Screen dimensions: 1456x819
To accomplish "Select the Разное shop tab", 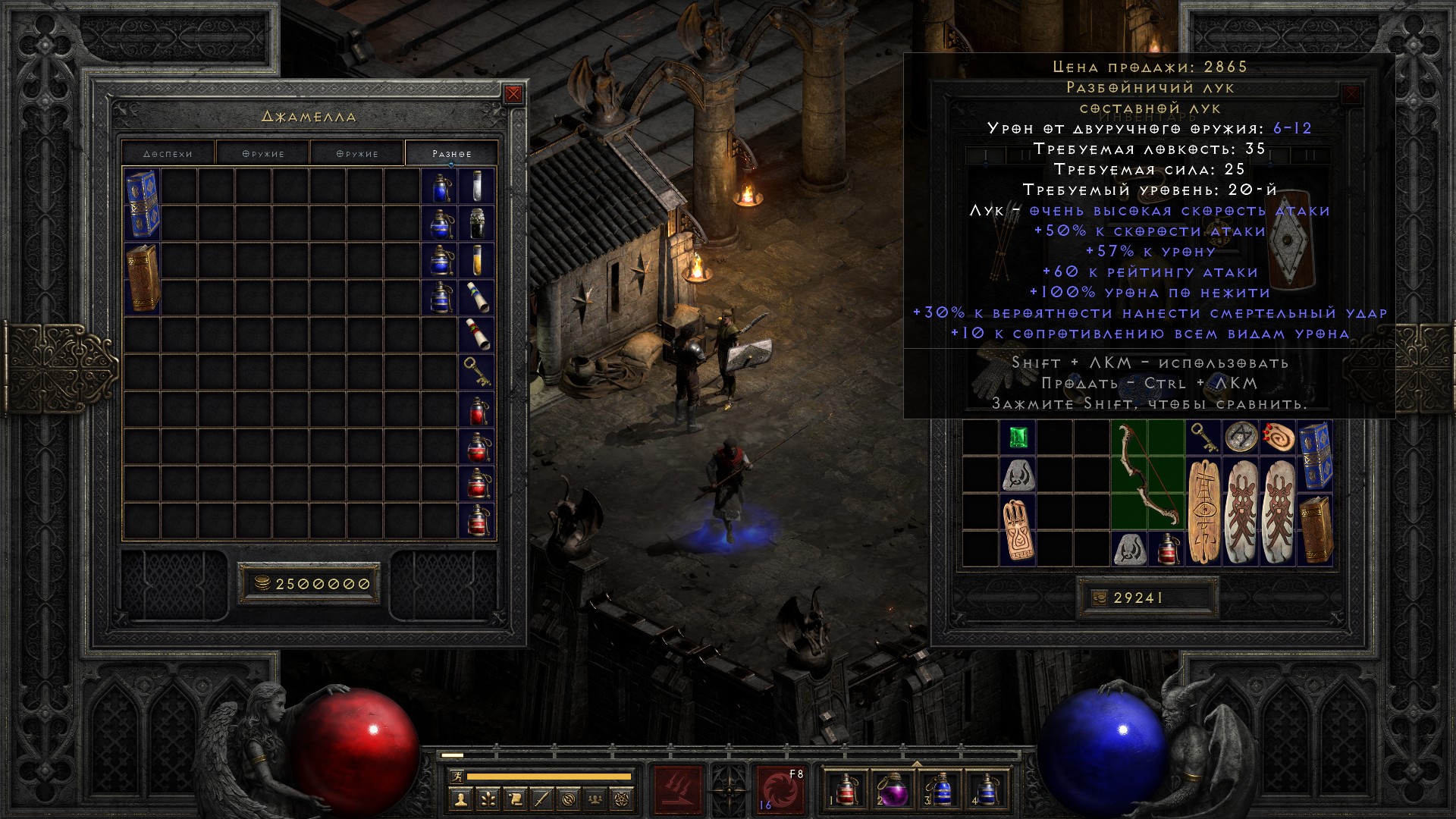I will point(452,153).
